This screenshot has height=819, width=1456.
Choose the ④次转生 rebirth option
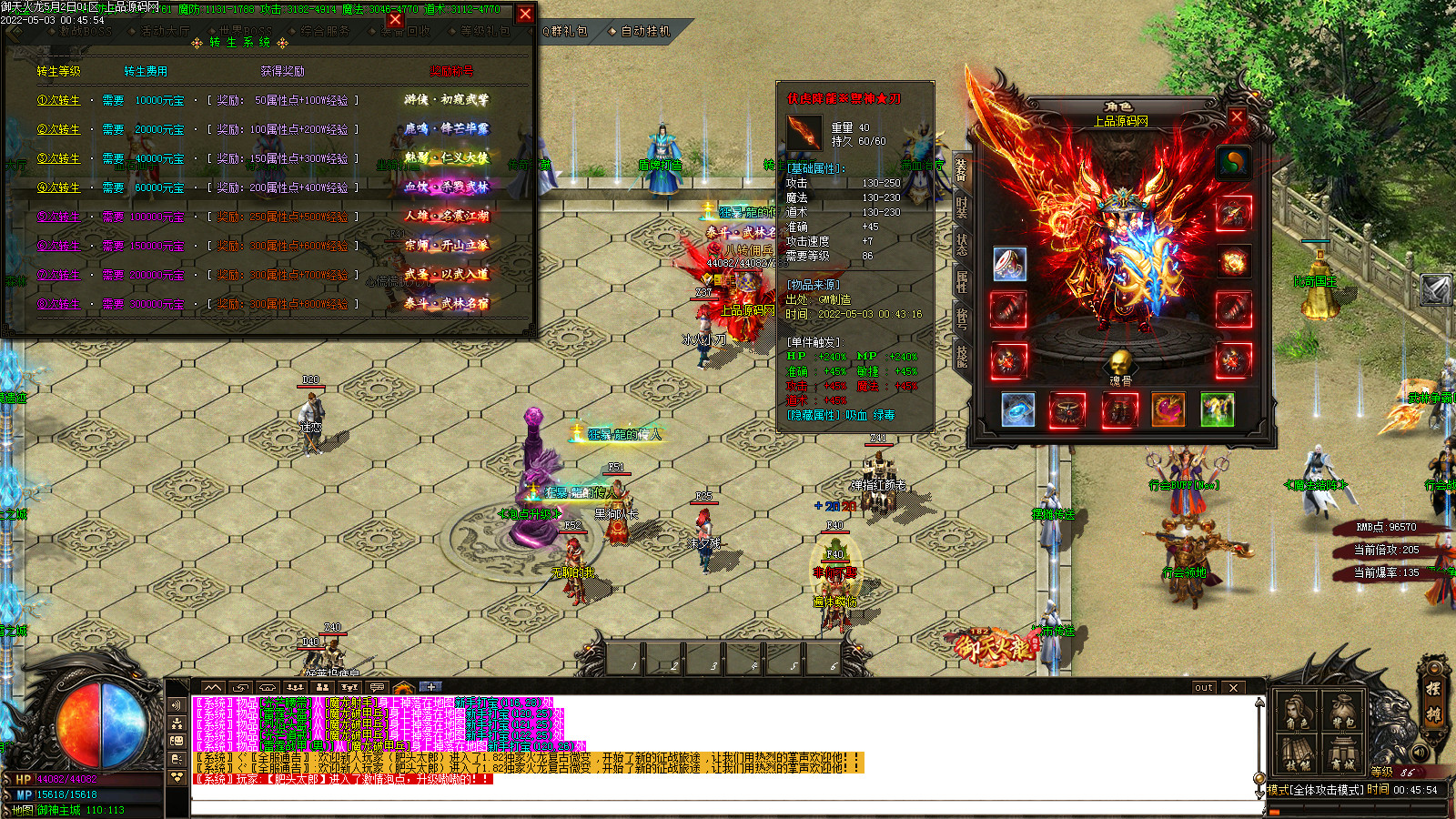[x=59, y=187]
